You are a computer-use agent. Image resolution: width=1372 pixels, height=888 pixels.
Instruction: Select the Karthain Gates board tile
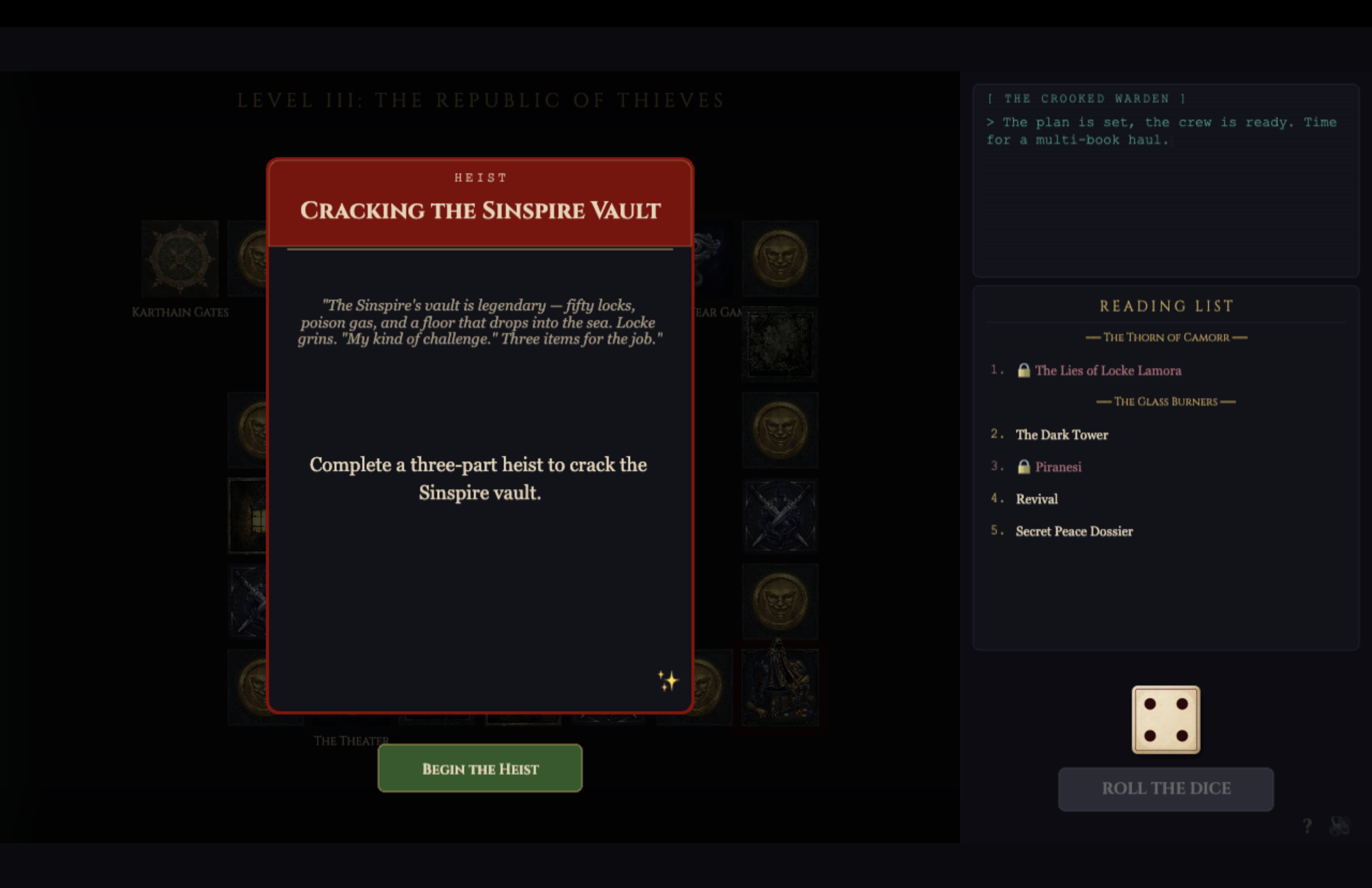pos(180,259)
